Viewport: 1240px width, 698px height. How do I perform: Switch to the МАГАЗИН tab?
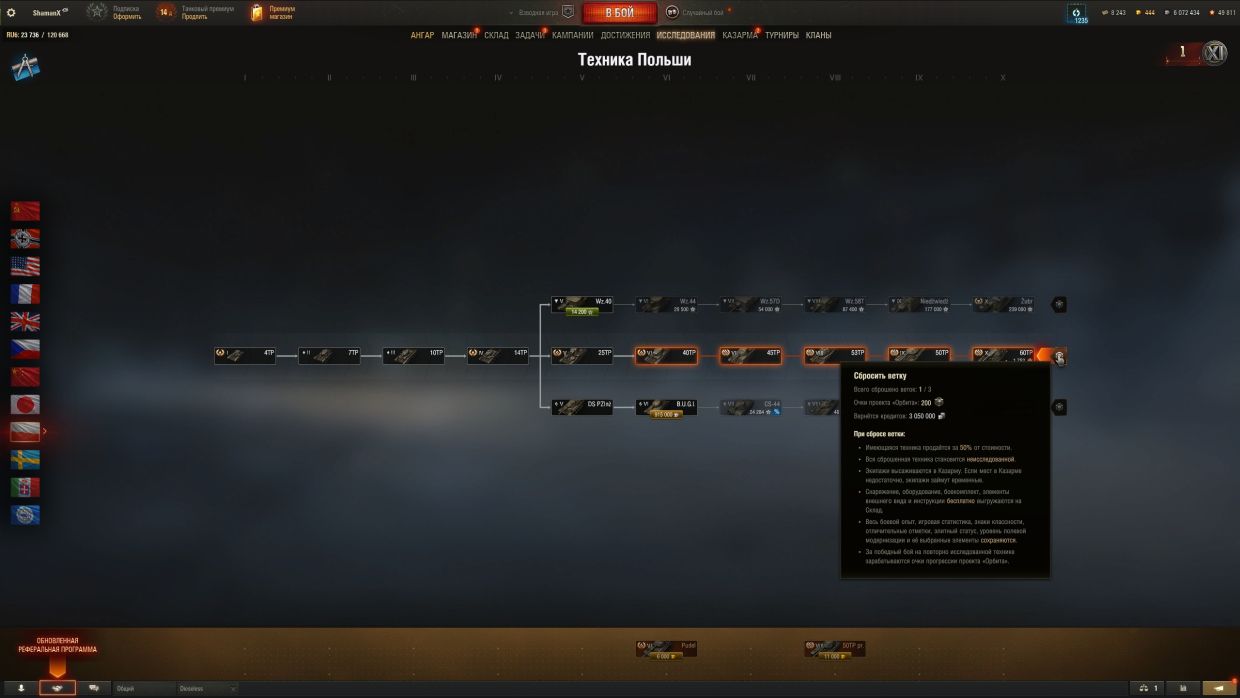coord(459,35)
